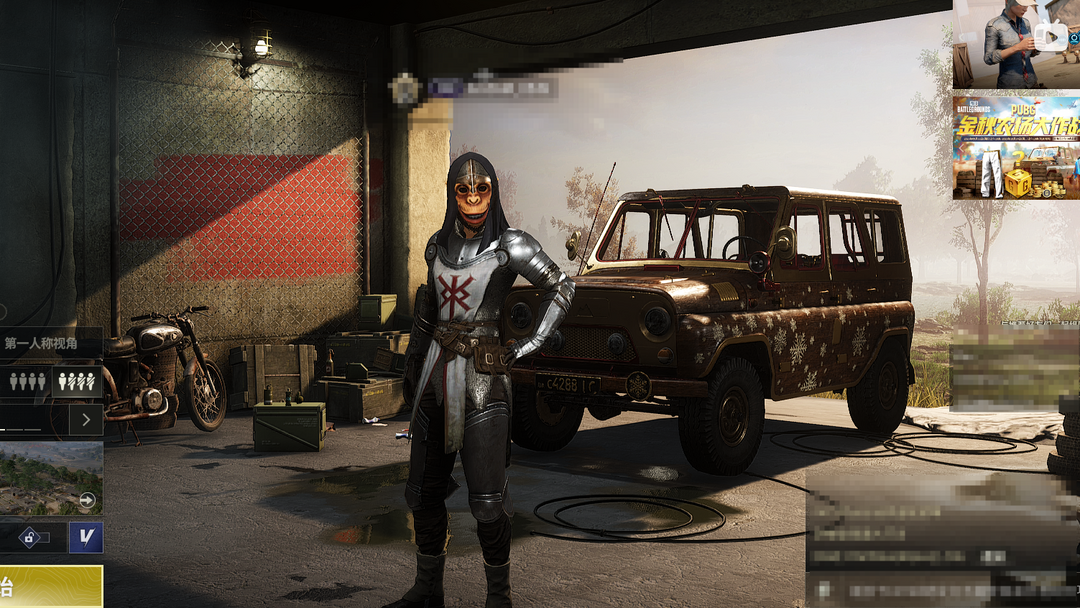This screenshot has width=1080, height=608.
Task: Hit the yellow start button
Action: click(x=50, y=586)
